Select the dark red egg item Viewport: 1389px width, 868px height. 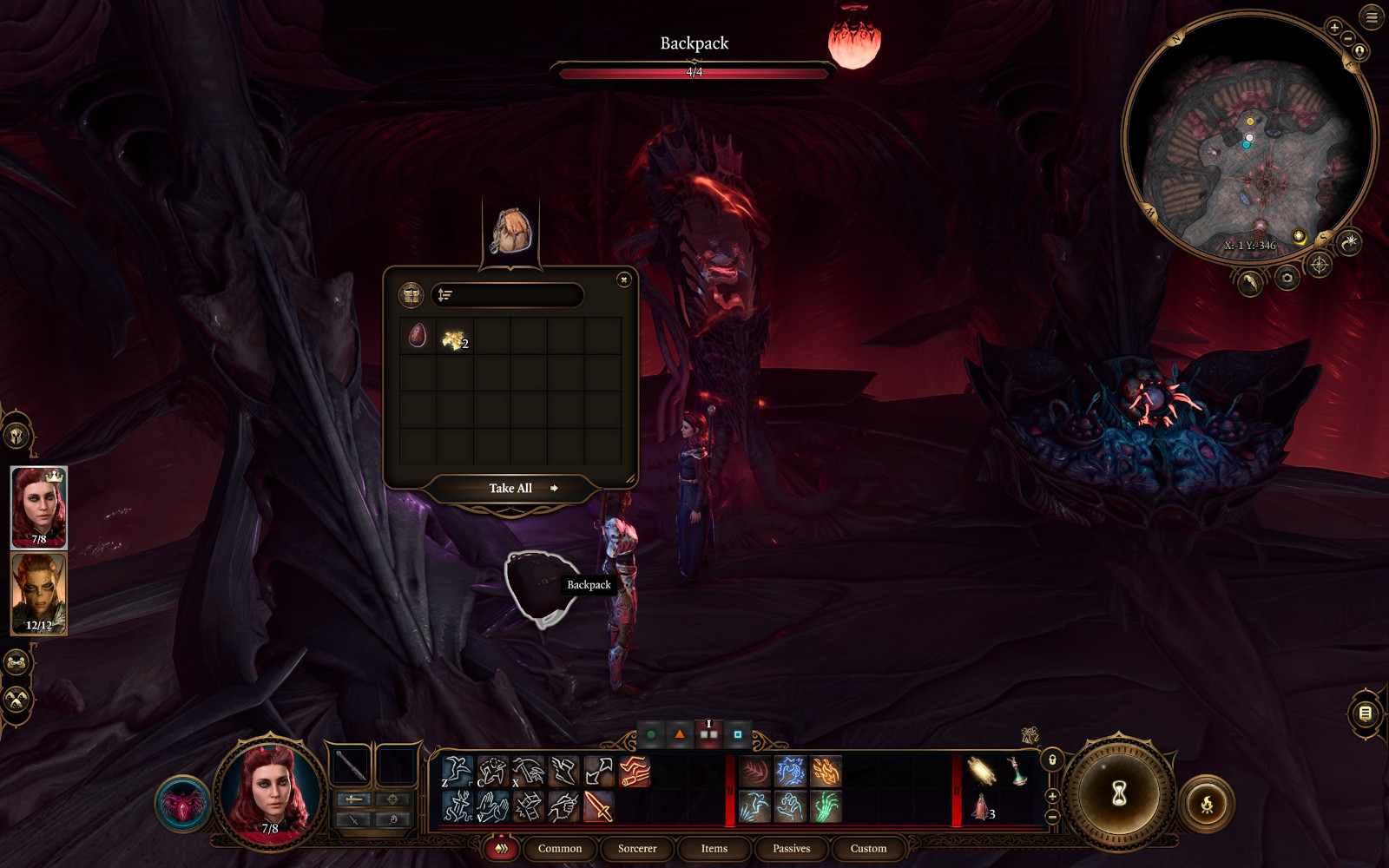418,336
